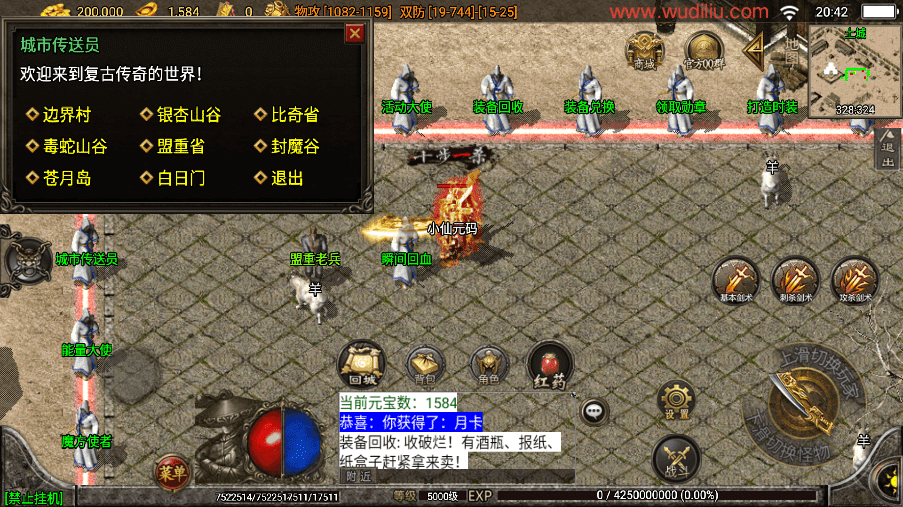Screen dimensions: 903x507
Task: Select 白日门 in the teleporter dialog
Action: click(179, 178)
